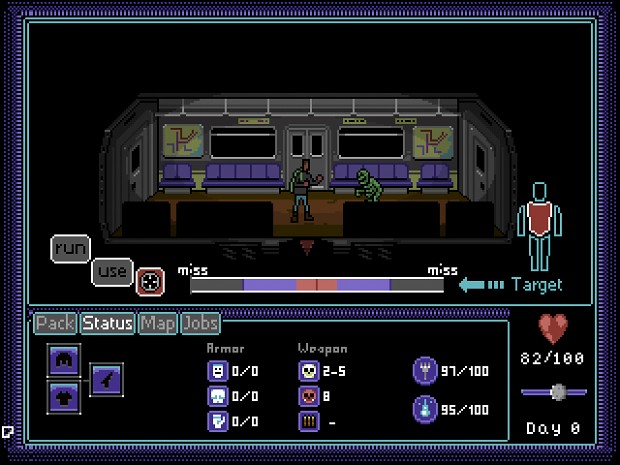620x465 pixels.
Task: Adjust the slider below the health counter
Action: point(558,391)
